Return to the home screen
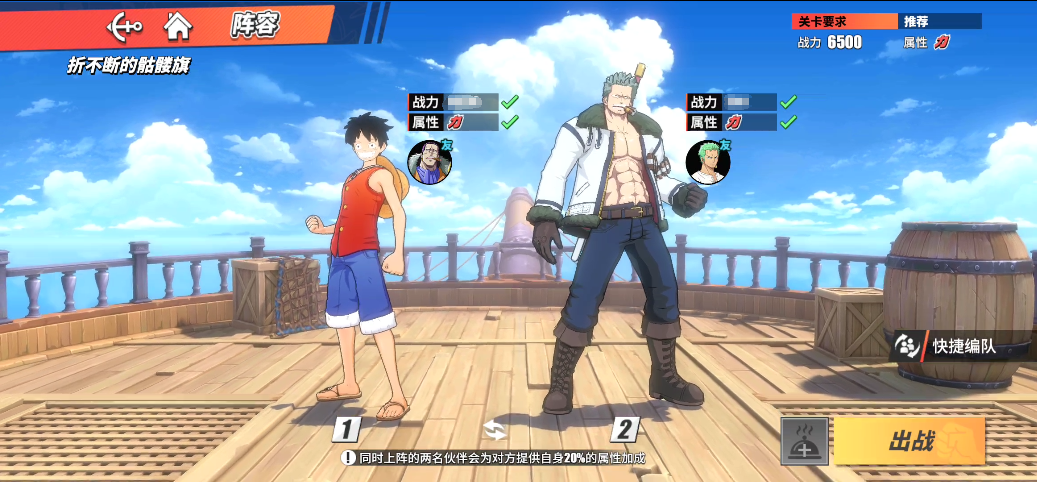 (x=178, y=26)
